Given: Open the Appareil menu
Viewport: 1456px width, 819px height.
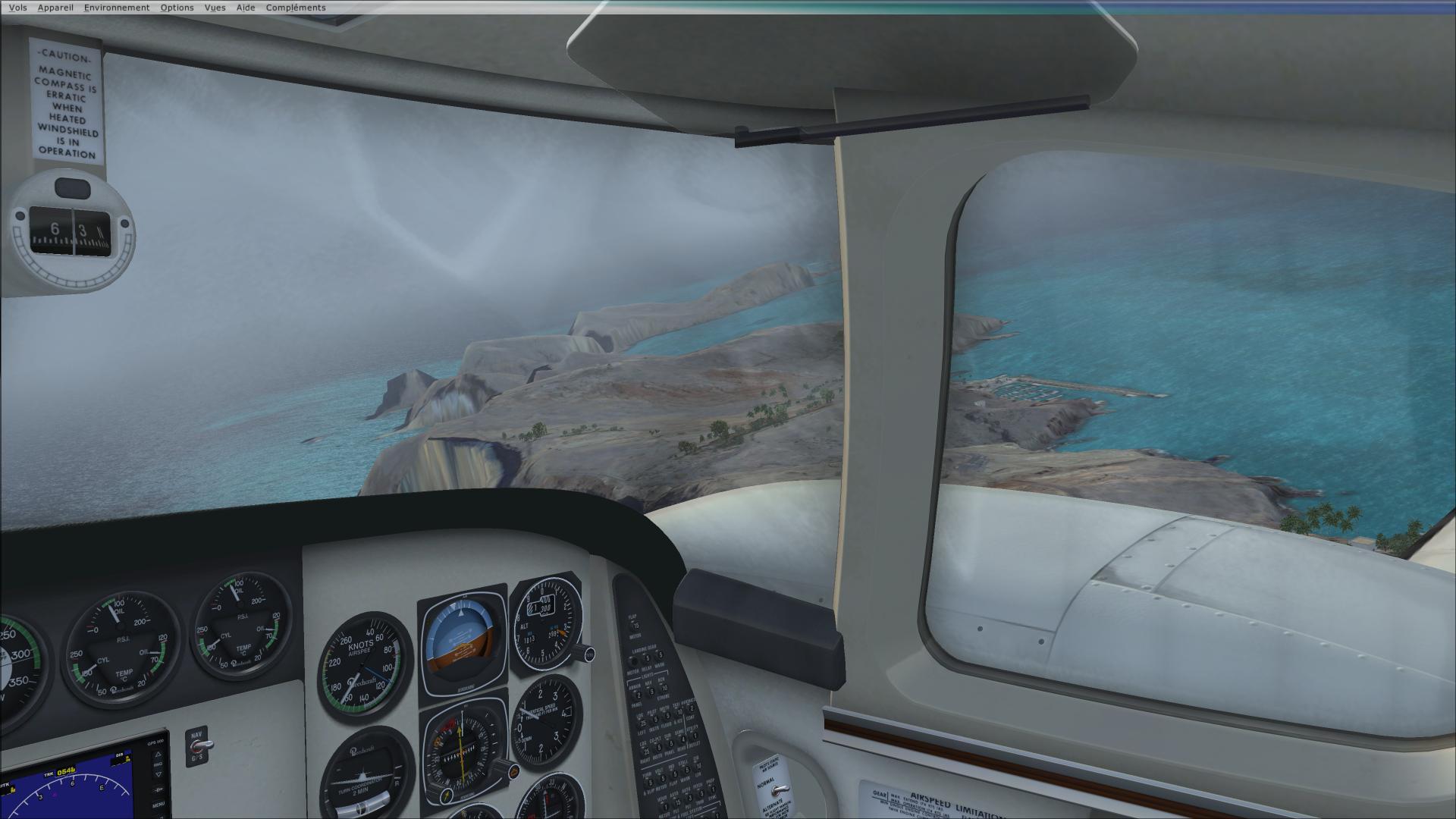Looking at the screenshot, I should [x=55, y=8].
